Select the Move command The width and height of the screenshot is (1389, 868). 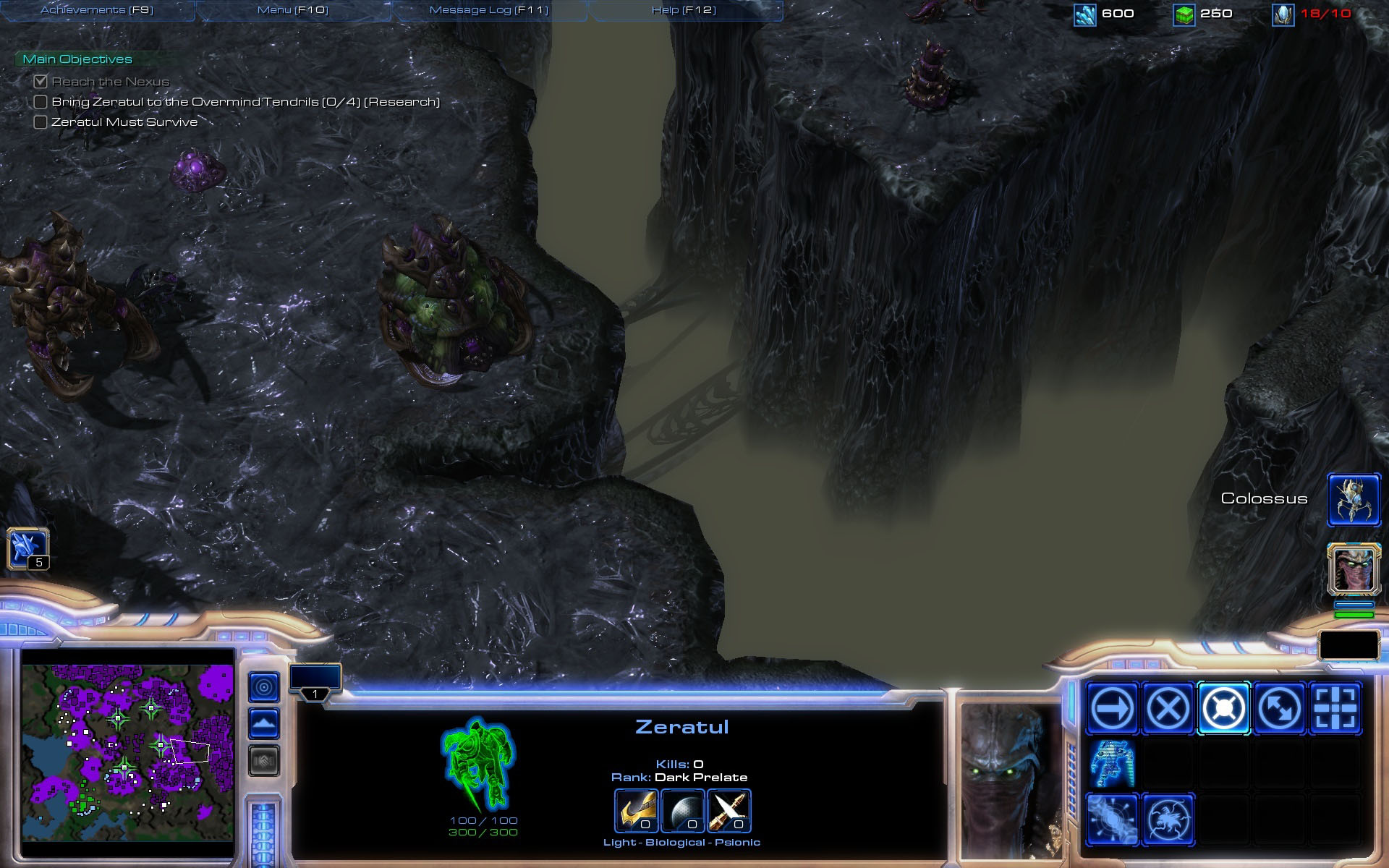click(1112, 708)
